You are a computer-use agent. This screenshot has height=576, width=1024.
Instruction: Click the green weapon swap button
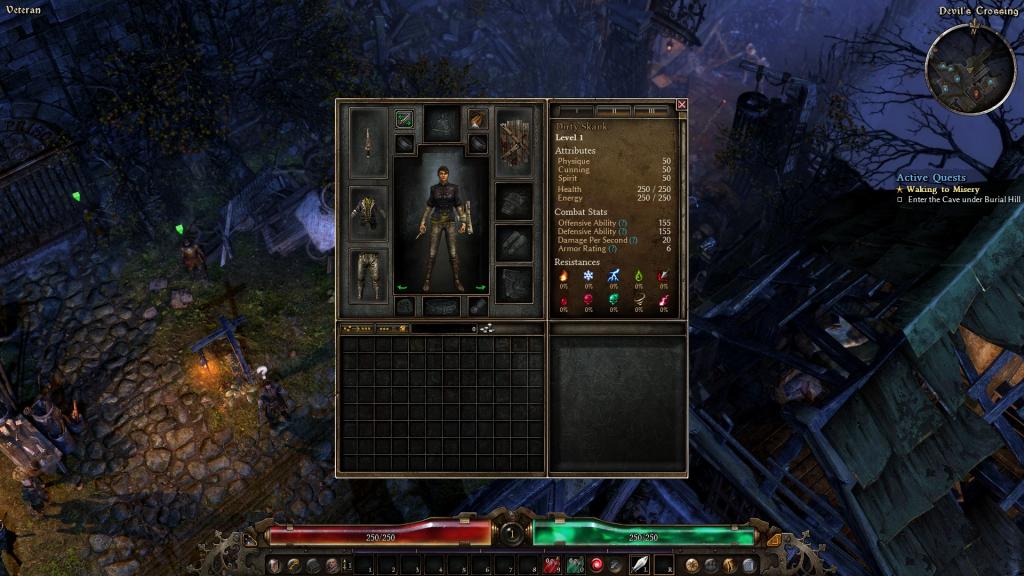(x=404, y=119)
